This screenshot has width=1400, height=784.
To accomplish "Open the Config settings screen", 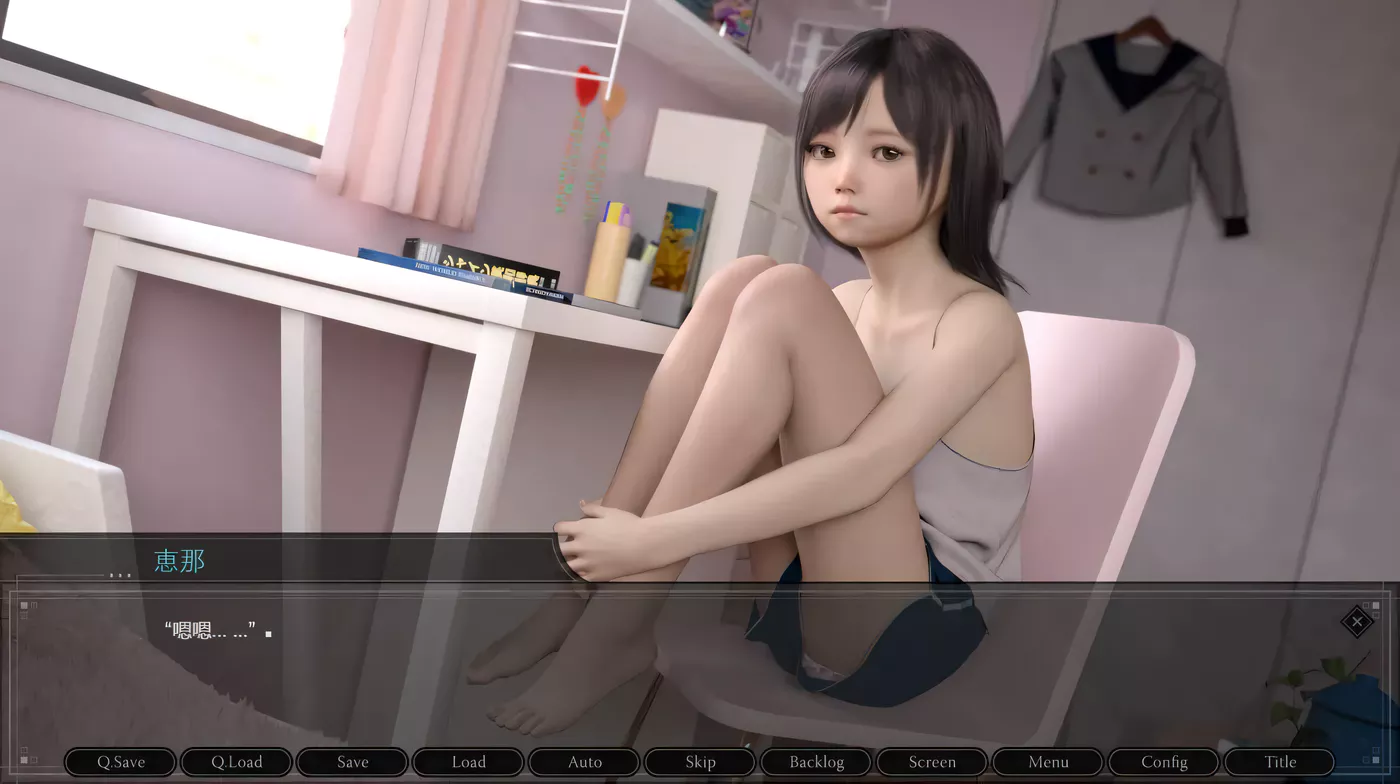I will pos(1164,761).
